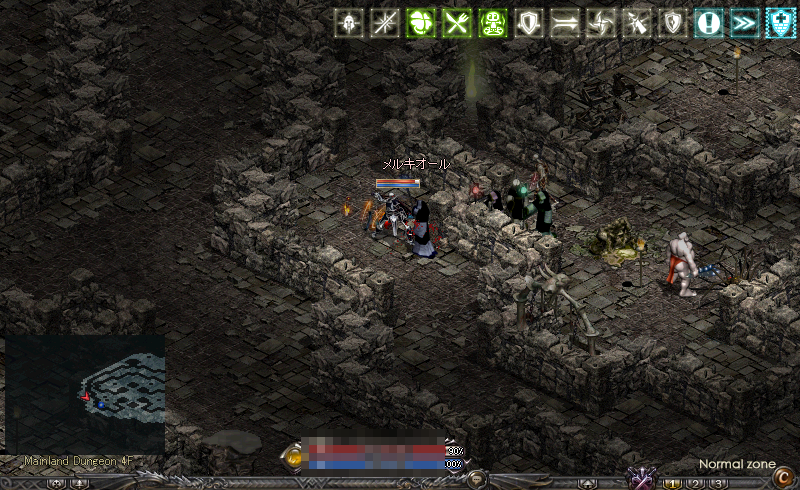
Task: Select the green robot-face buff icon
Action: pos(493,23)
